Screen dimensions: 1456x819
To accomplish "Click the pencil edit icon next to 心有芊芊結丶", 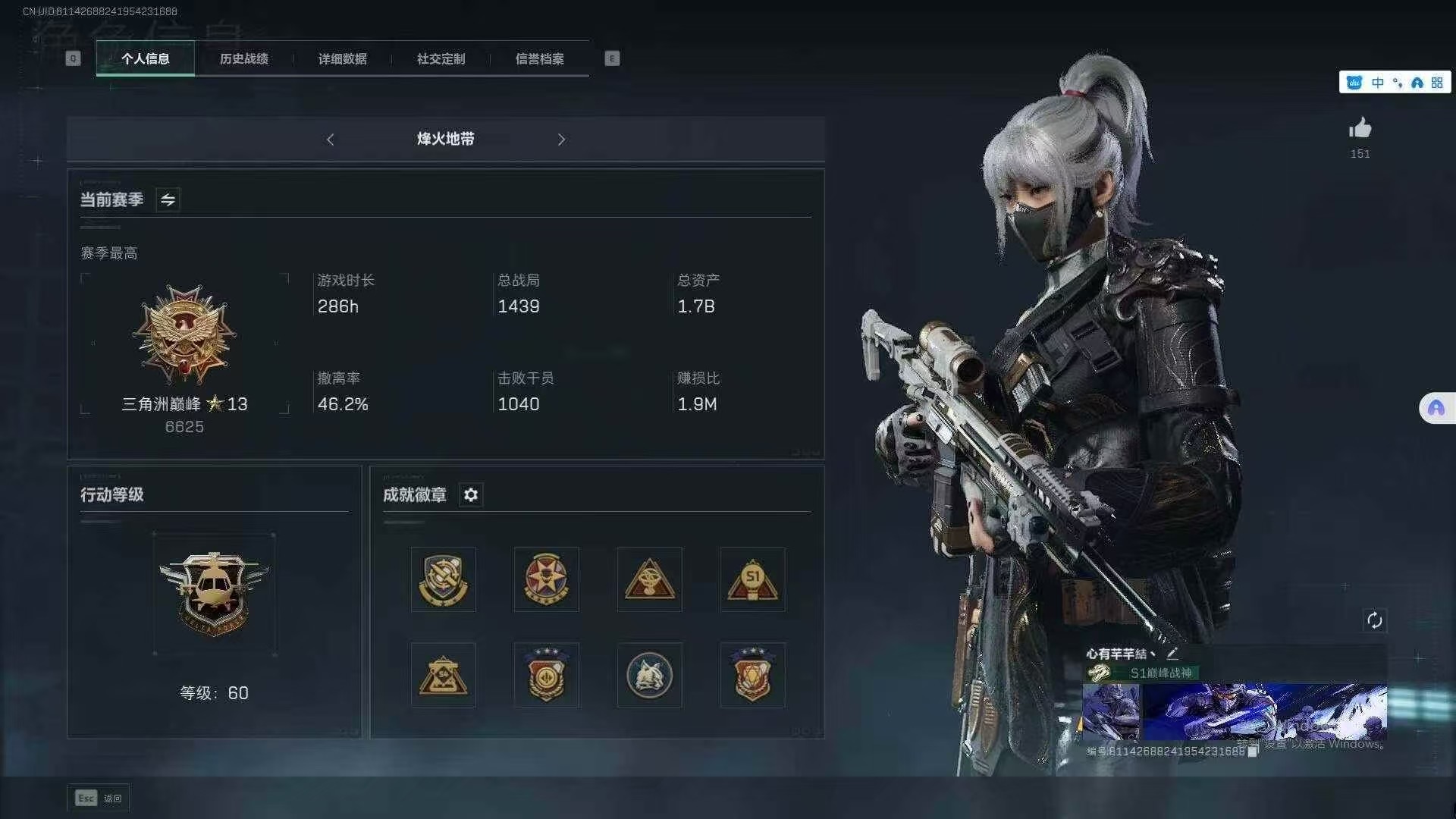I will pos(1172,653).
